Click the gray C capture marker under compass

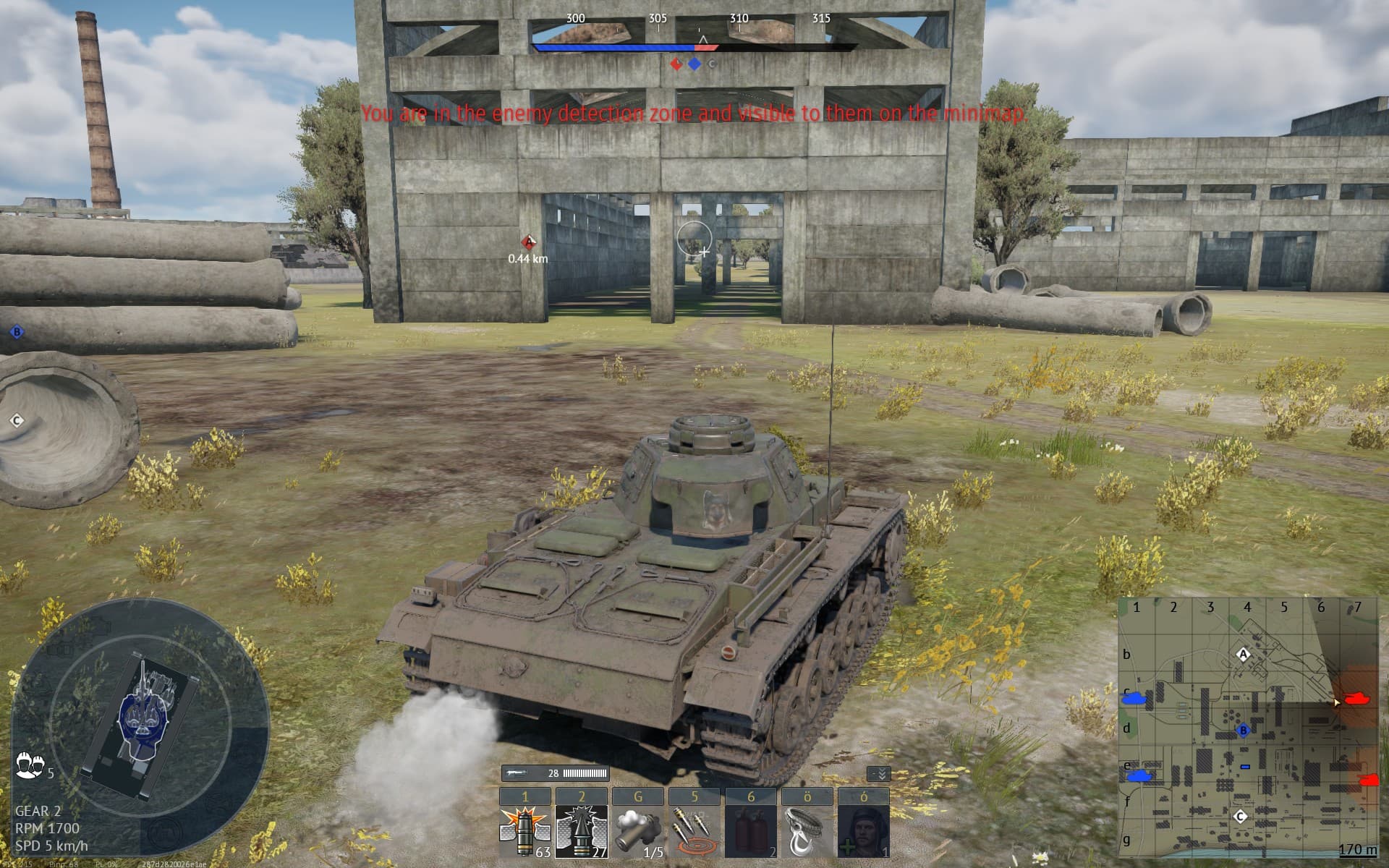pos(713,64)
